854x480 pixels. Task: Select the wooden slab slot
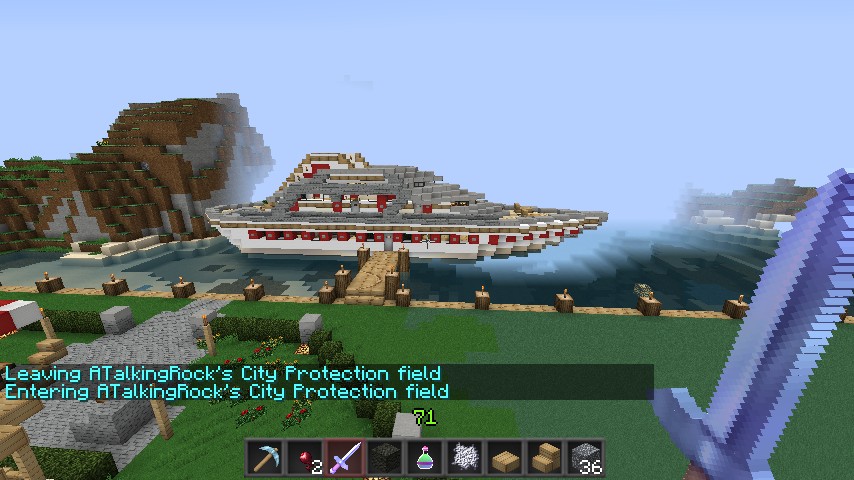[505, 459]
